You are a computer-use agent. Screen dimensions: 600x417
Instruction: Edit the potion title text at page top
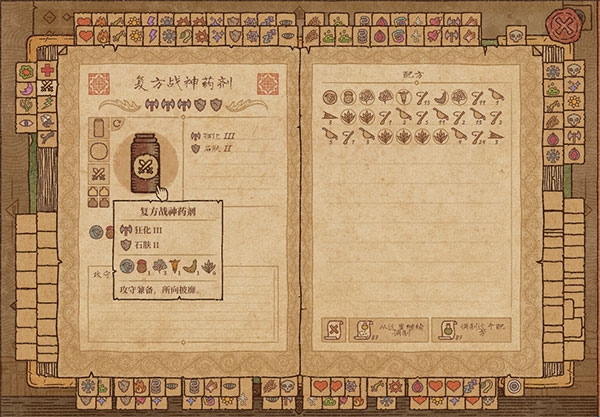177,83
